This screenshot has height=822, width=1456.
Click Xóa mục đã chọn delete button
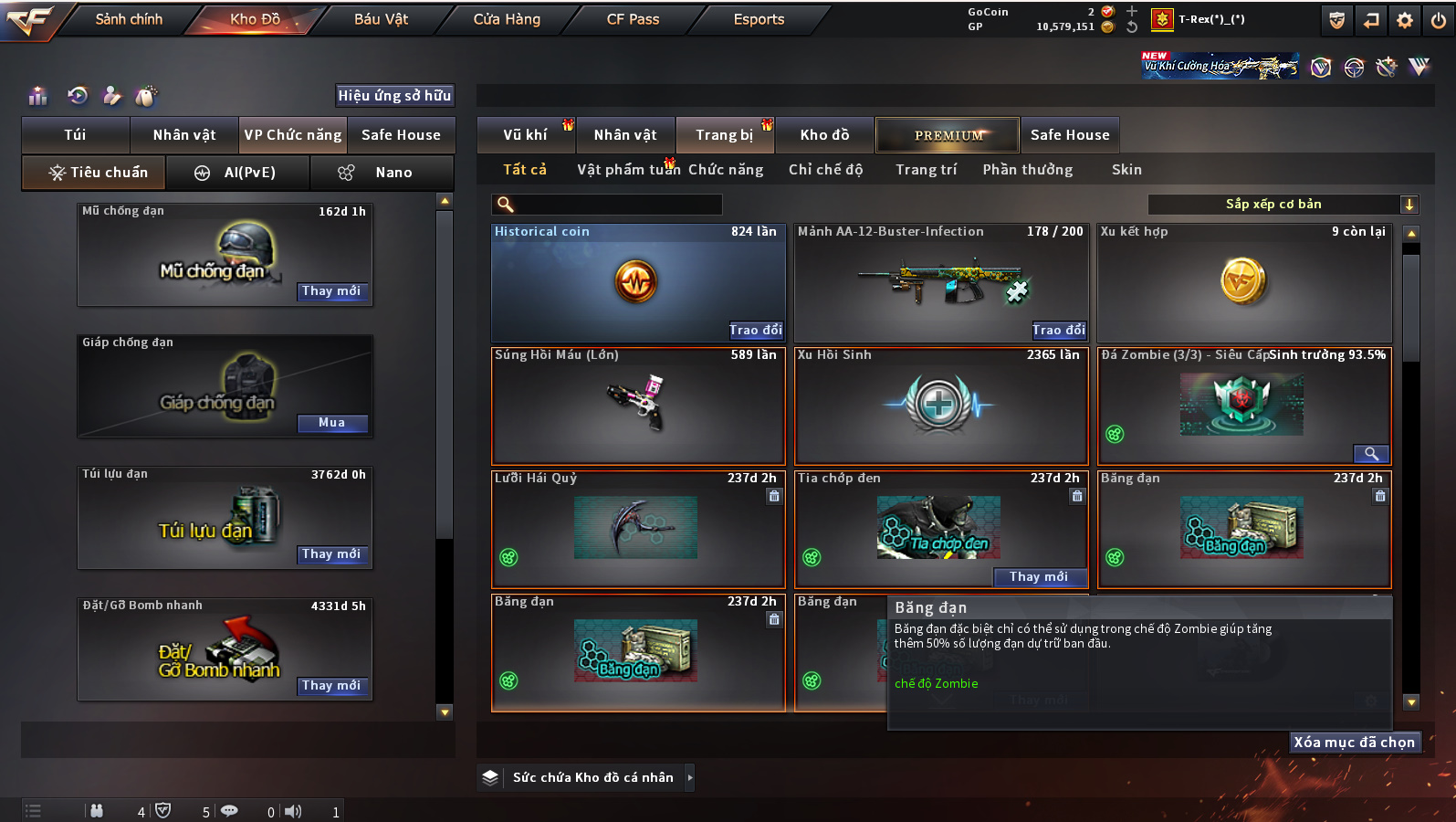(1354, 743)
